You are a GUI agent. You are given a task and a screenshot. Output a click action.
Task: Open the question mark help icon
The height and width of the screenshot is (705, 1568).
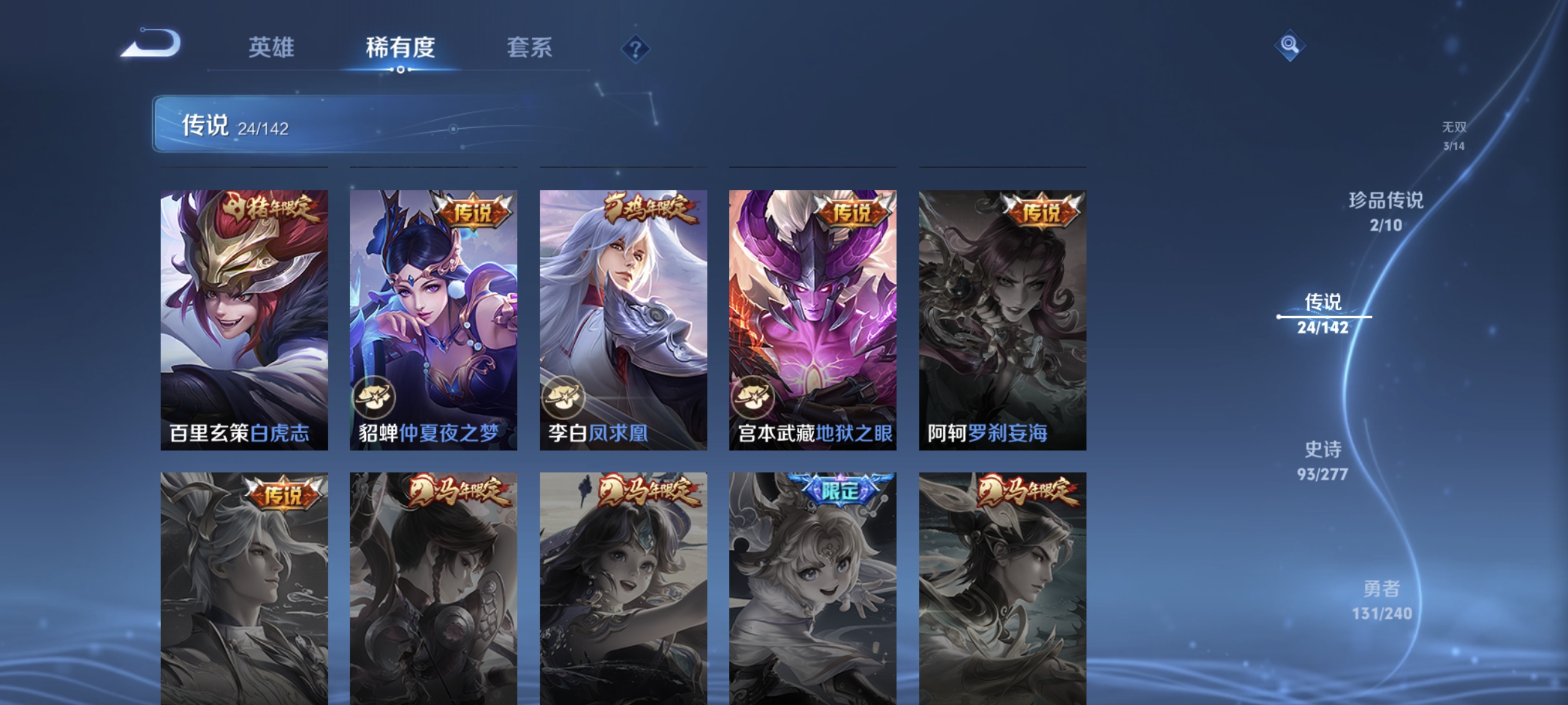(x=635, y=49)
